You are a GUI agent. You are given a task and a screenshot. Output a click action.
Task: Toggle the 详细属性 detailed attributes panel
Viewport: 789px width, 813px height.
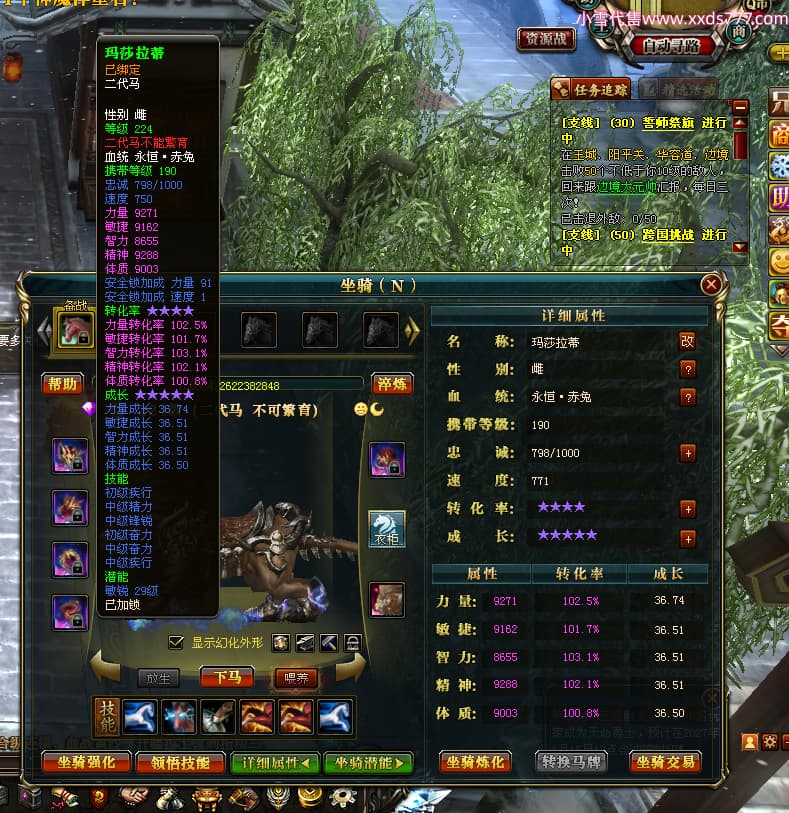coord(274,763)
